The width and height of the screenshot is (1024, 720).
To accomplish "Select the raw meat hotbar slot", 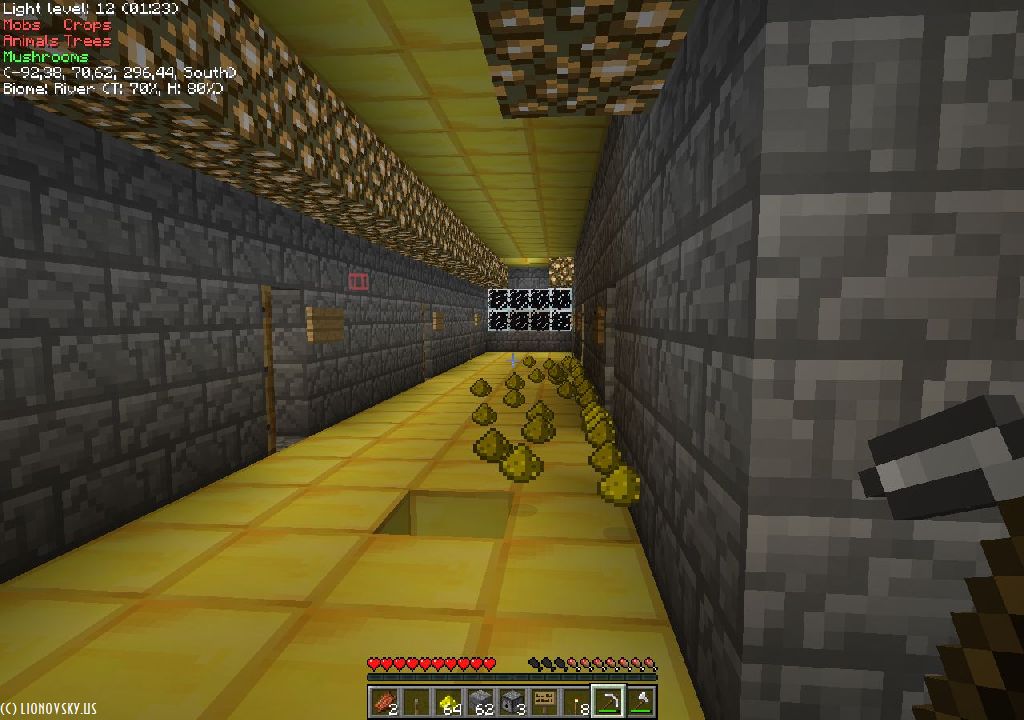I will [x=384, y=702].
